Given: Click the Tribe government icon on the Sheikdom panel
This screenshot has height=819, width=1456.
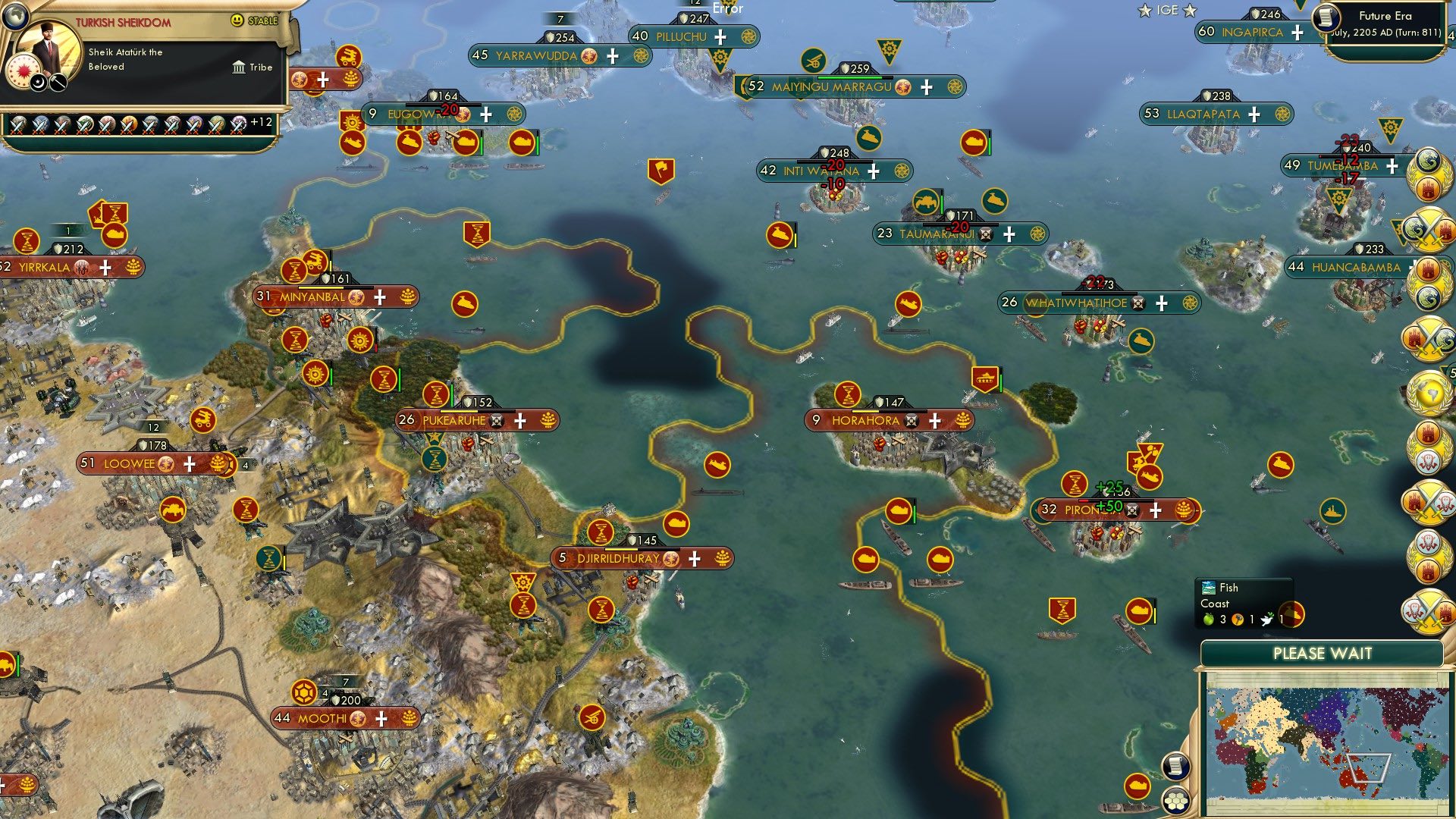Looking at the screenshot, I should click(239, 68).
